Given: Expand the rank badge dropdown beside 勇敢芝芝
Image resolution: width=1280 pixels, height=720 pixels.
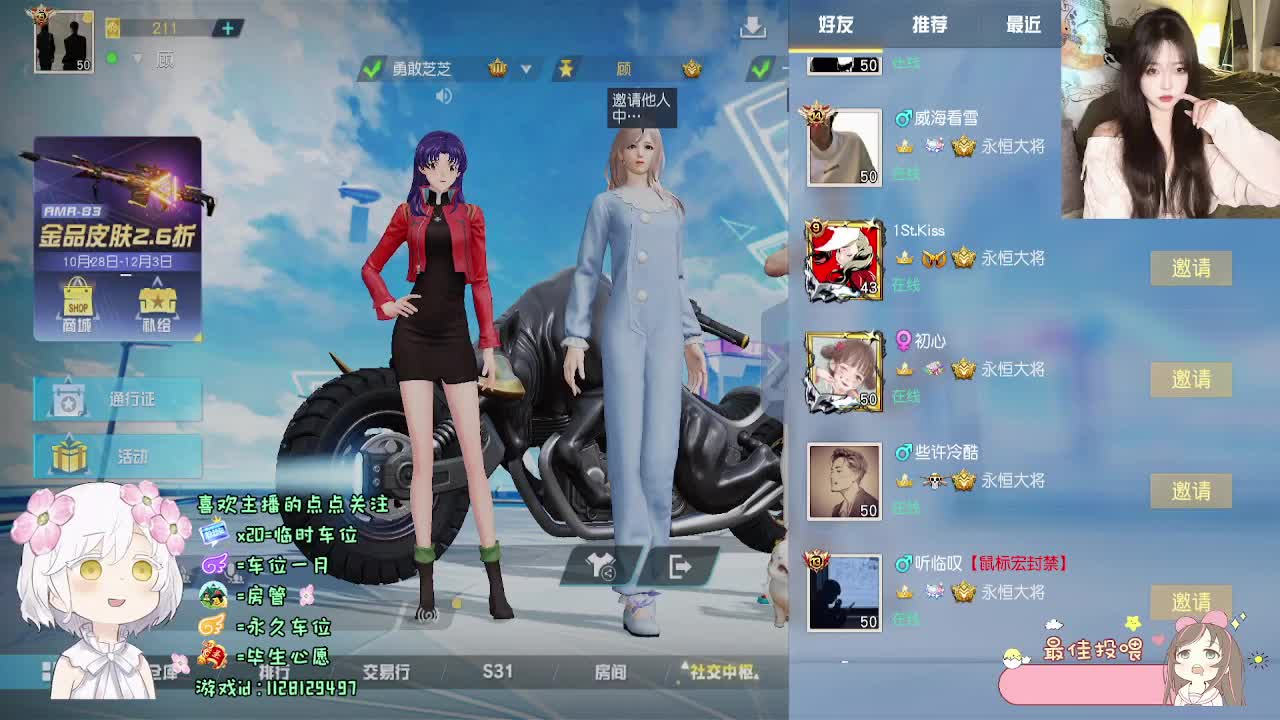Looking at the screenshot, I should 525,68.
